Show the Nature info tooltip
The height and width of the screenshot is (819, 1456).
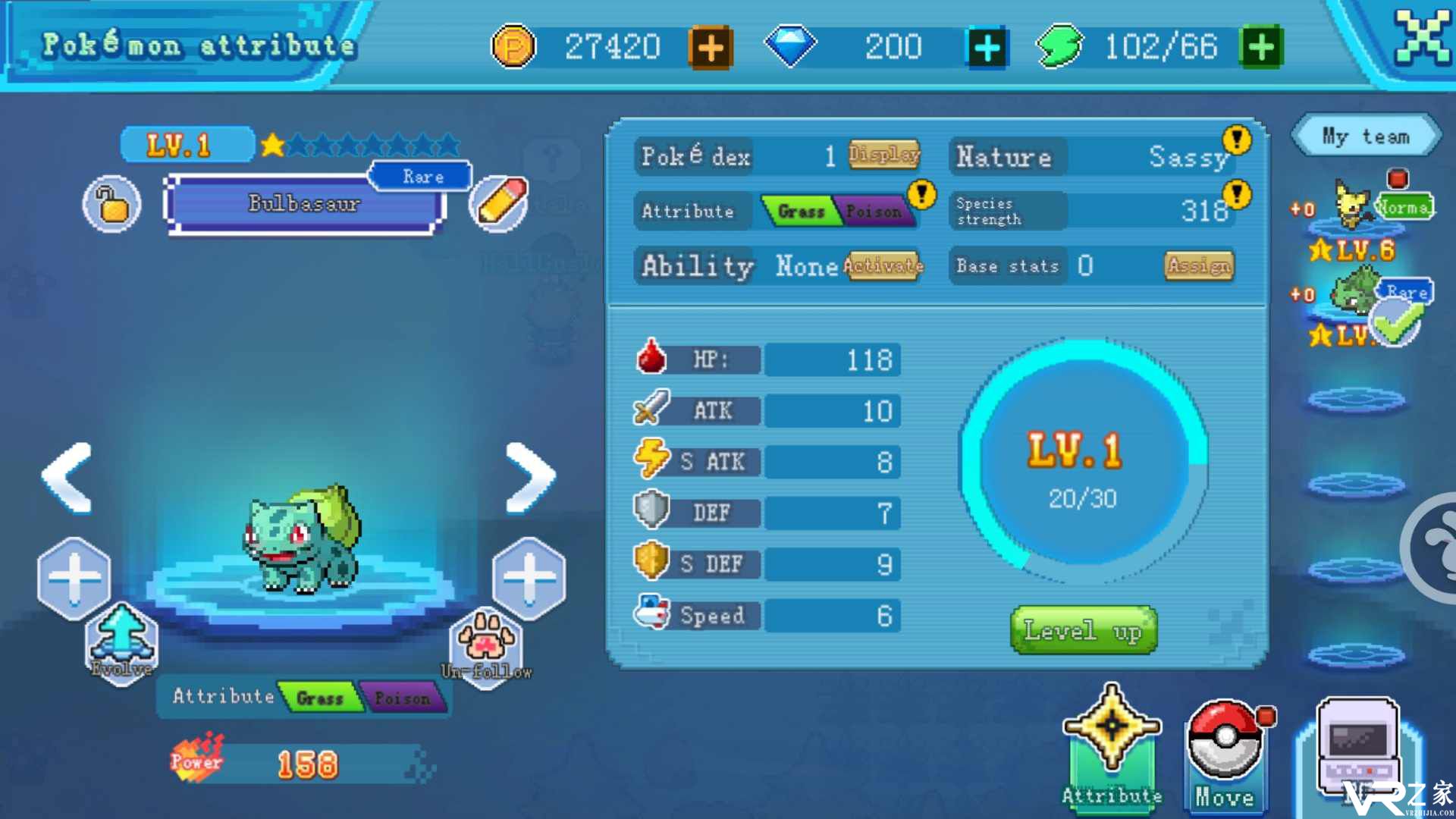pos(1237,139)
